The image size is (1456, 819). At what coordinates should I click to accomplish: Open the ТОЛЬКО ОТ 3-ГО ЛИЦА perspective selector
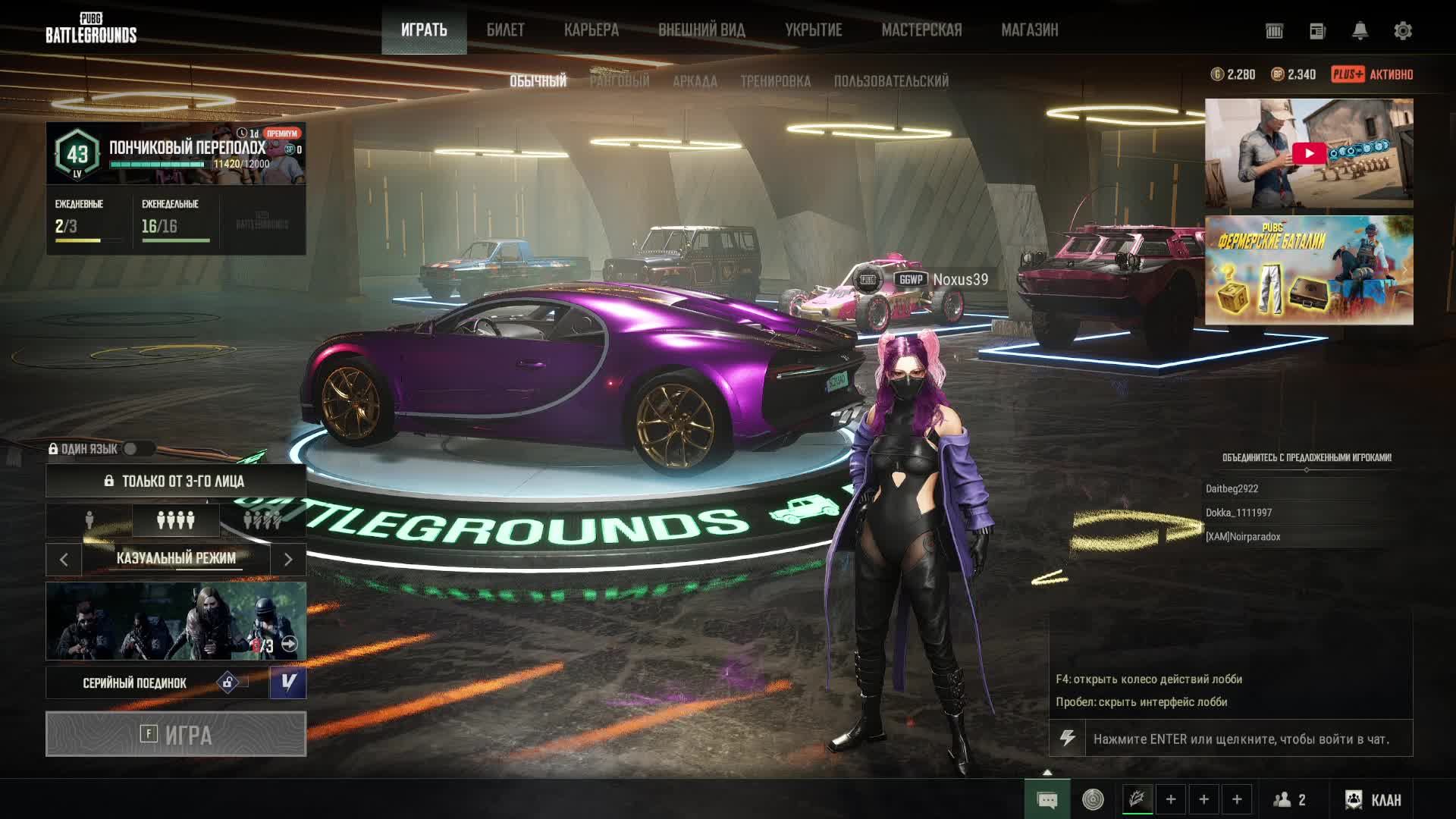(176, 481)
